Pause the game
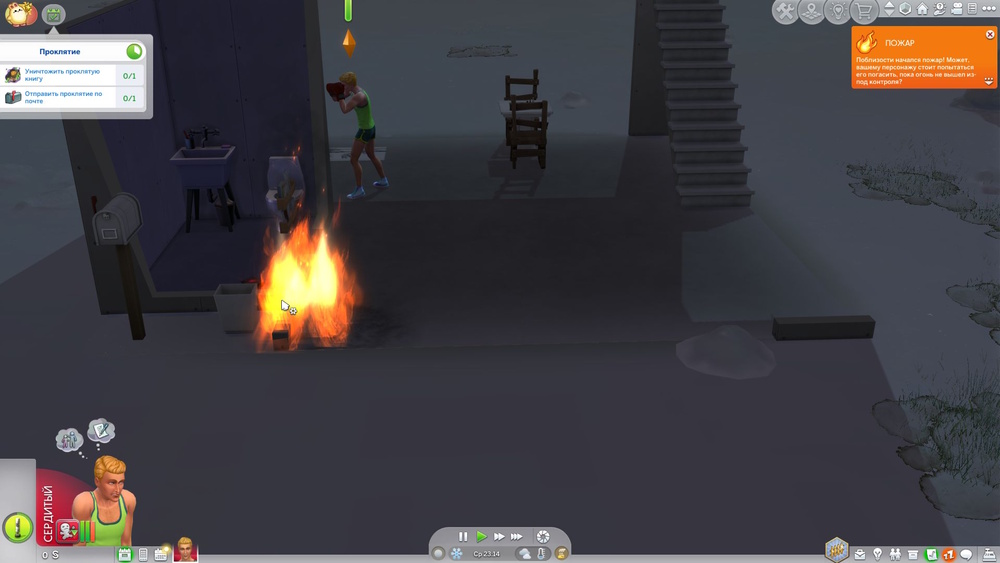Image resolution: width=1000 pixels, height=563 pixels. (x=463, y=537)
